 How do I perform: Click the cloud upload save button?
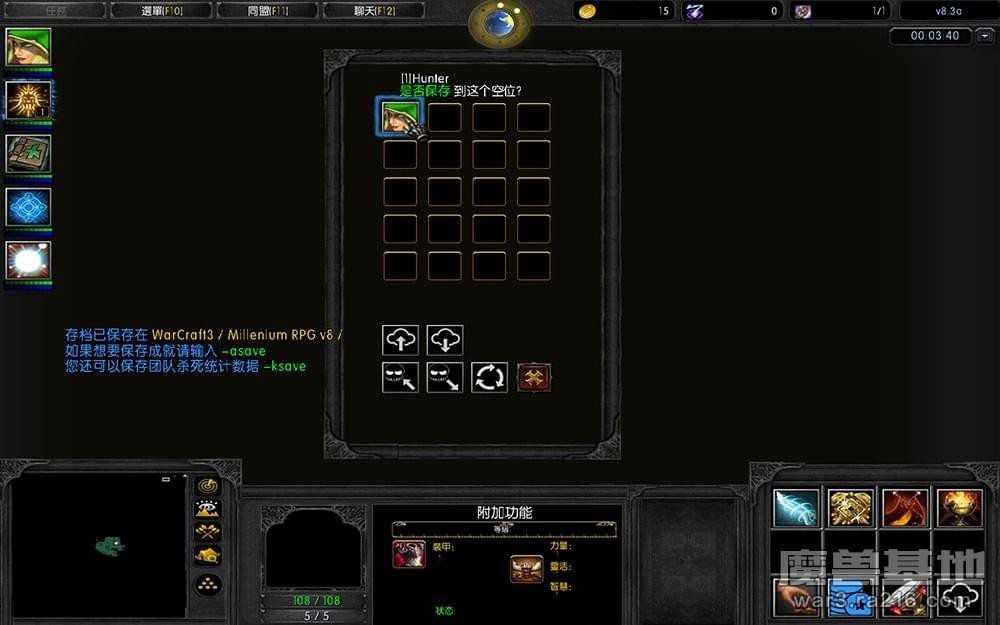coord(400,340)
